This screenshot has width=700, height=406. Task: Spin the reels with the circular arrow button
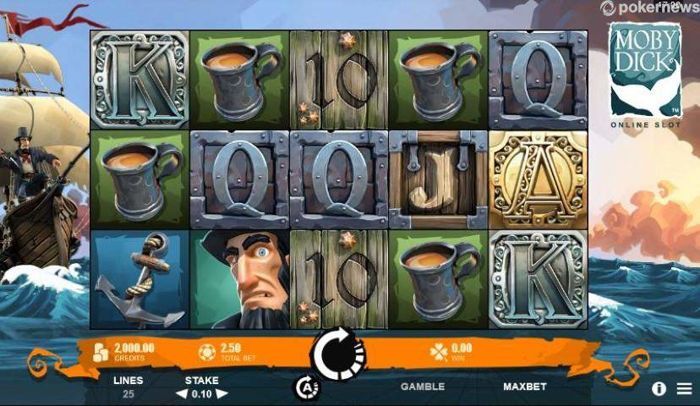[338, 352]
